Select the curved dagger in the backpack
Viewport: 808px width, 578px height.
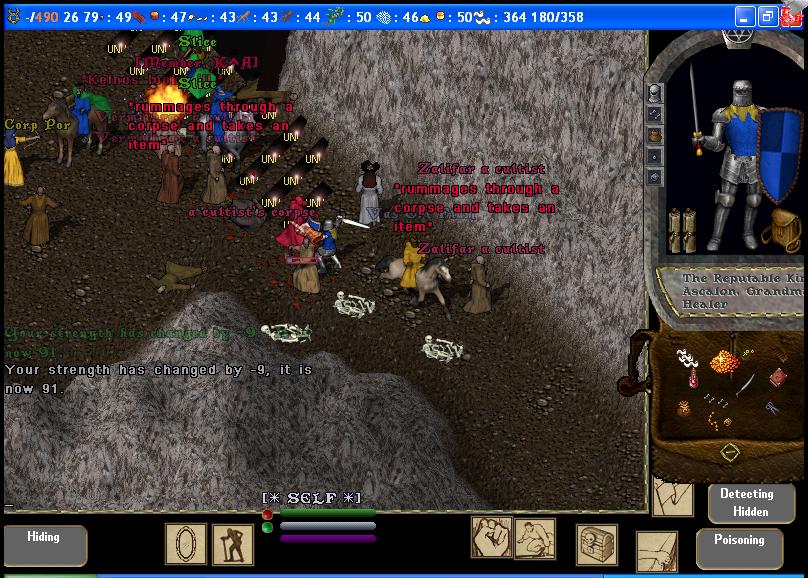click(746, 383)
